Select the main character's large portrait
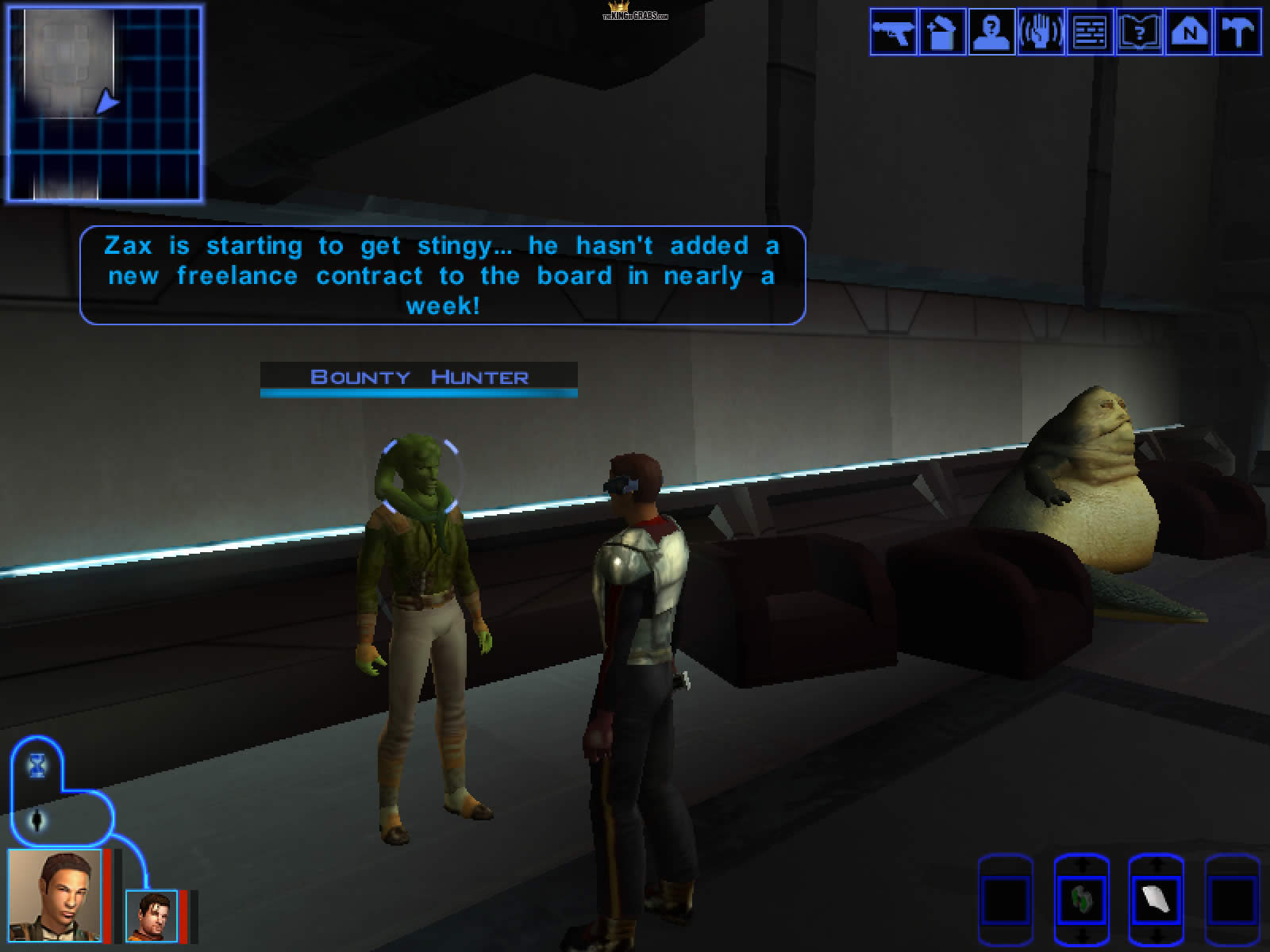Screen dimensions: 1270x952 tap(54, 895)
